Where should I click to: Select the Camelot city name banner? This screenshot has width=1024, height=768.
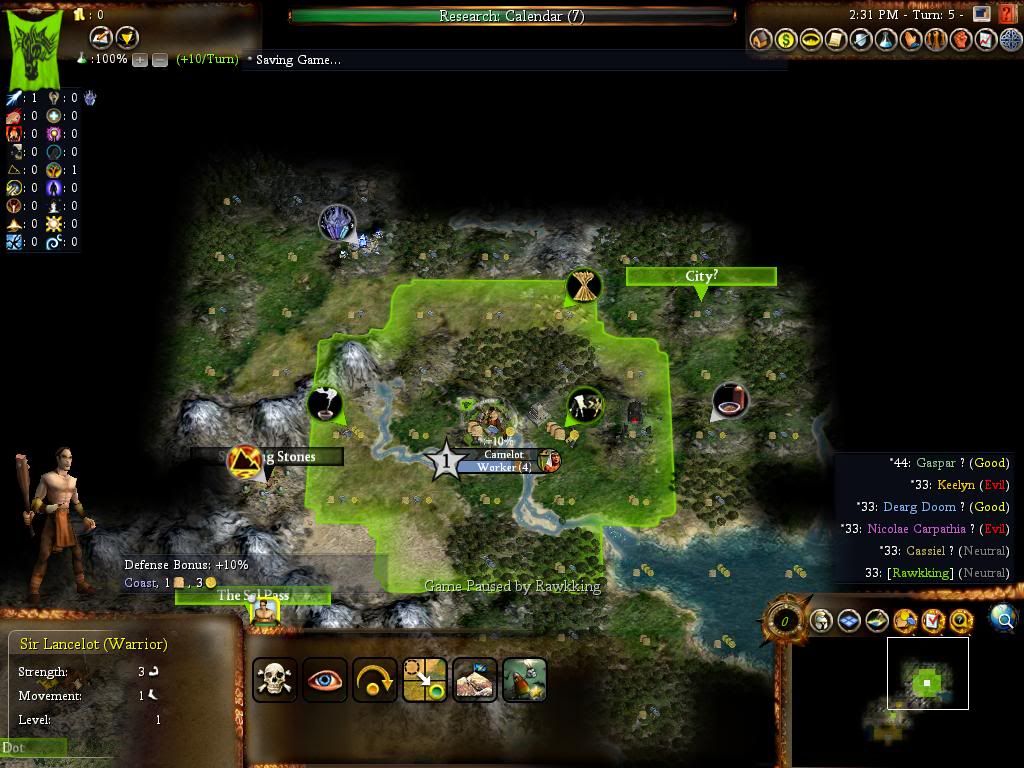[503, 455]
